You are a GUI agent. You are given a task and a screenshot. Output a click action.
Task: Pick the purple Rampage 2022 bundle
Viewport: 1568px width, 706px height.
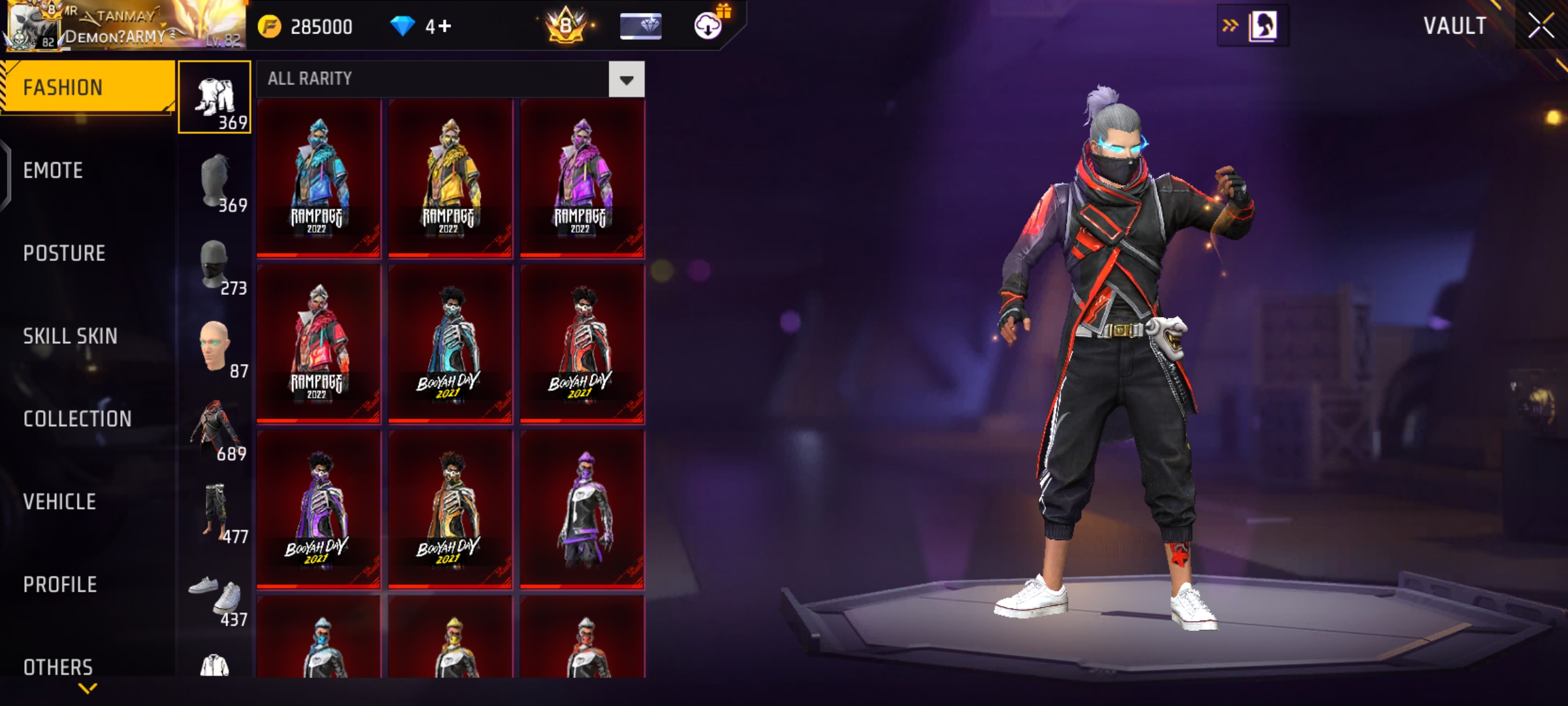click(x=582, y=178)
